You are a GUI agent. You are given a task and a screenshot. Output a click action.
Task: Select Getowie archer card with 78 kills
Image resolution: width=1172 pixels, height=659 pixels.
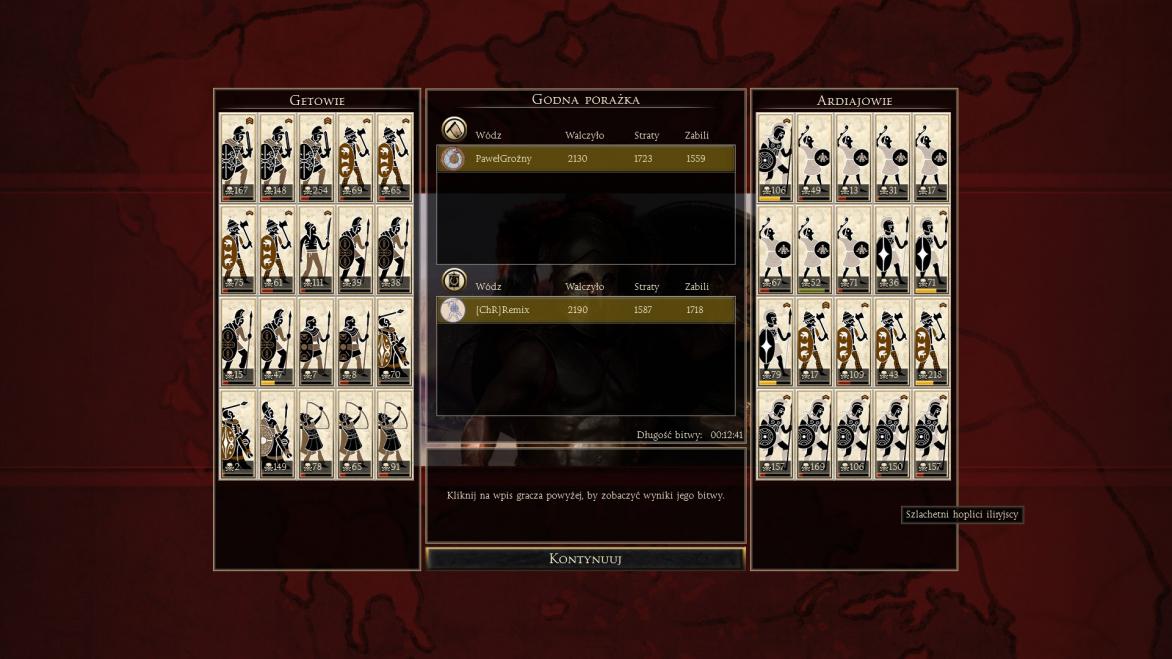tap(315, 434)
